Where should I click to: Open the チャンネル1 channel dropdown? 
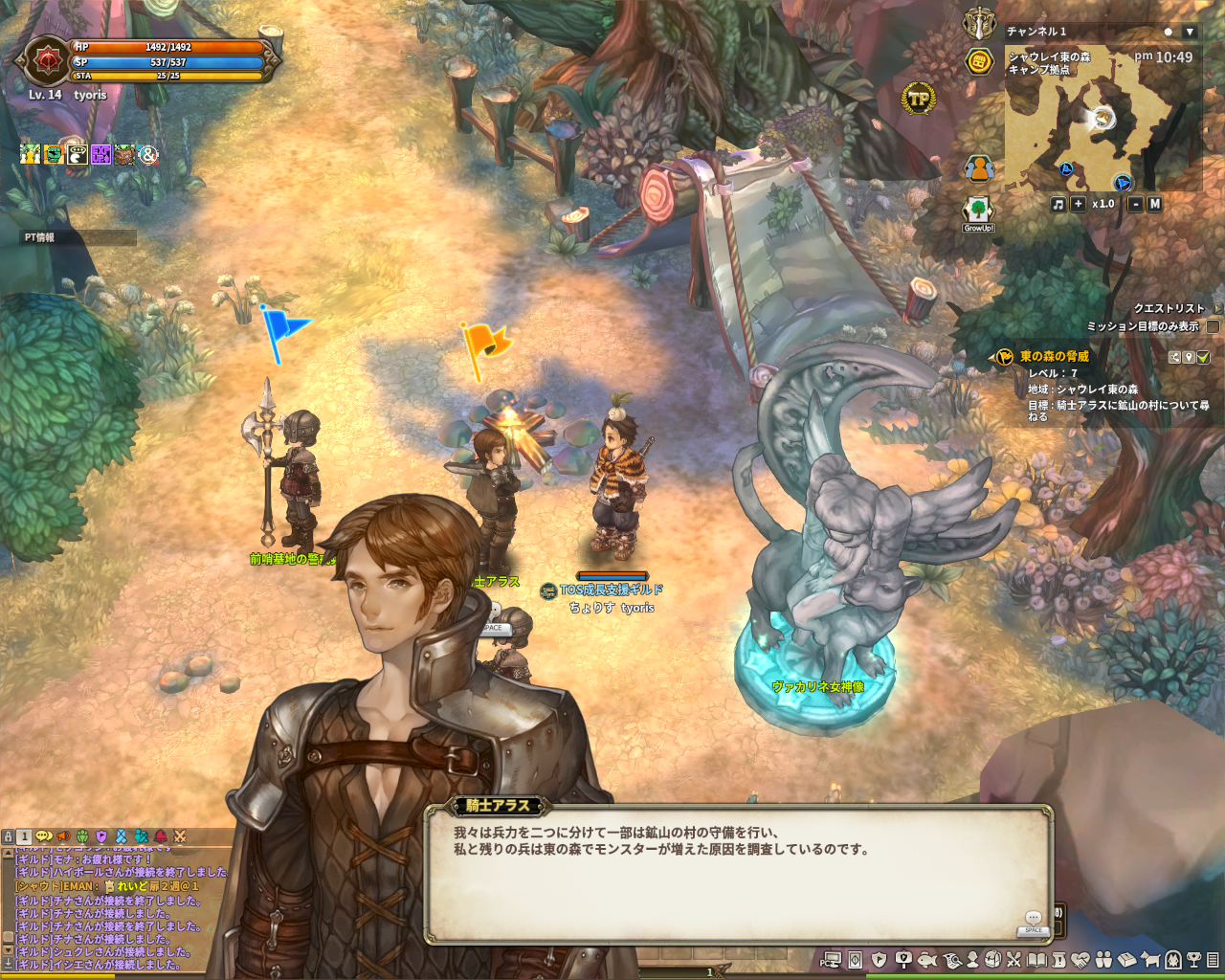click(1191, 32)
